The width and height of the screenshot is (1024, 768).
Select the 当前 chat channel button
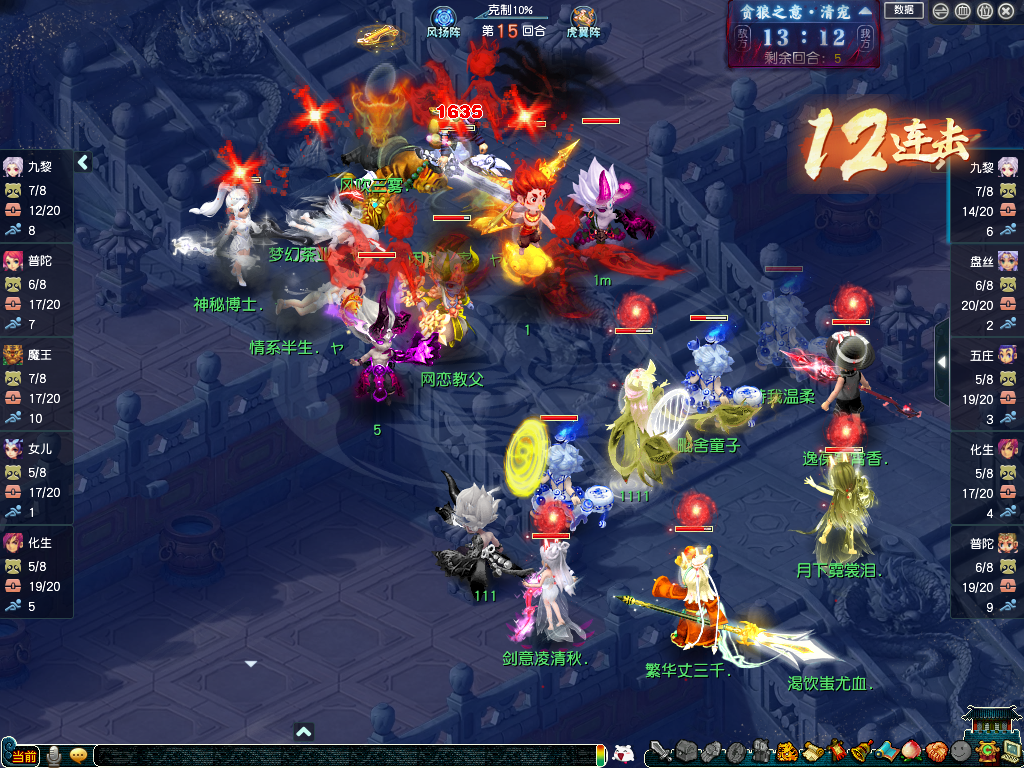24,755
